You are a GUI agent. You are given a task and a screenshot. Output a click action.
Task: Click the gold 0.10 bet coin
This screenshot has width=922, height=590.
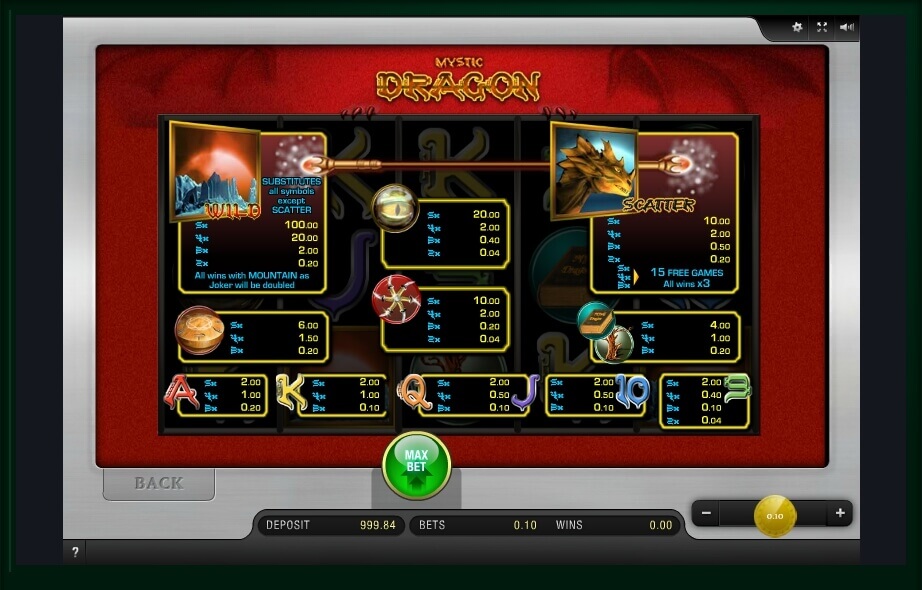774,515
